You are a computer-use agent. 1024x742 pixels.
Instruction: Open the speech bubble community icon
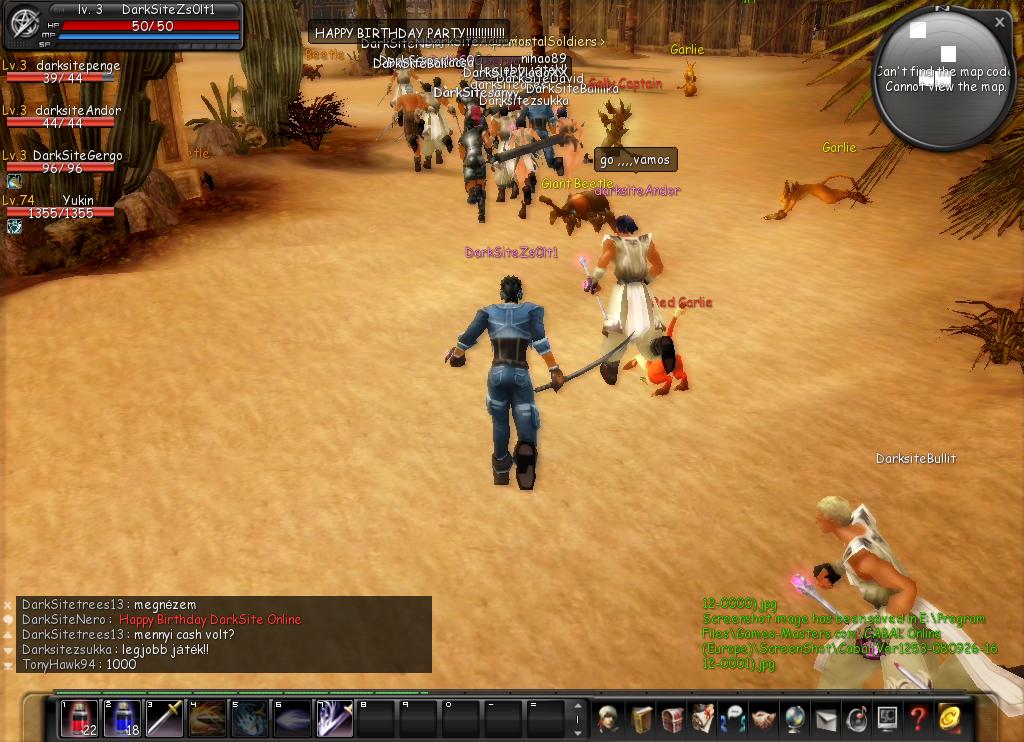click(x=733, y=718)
